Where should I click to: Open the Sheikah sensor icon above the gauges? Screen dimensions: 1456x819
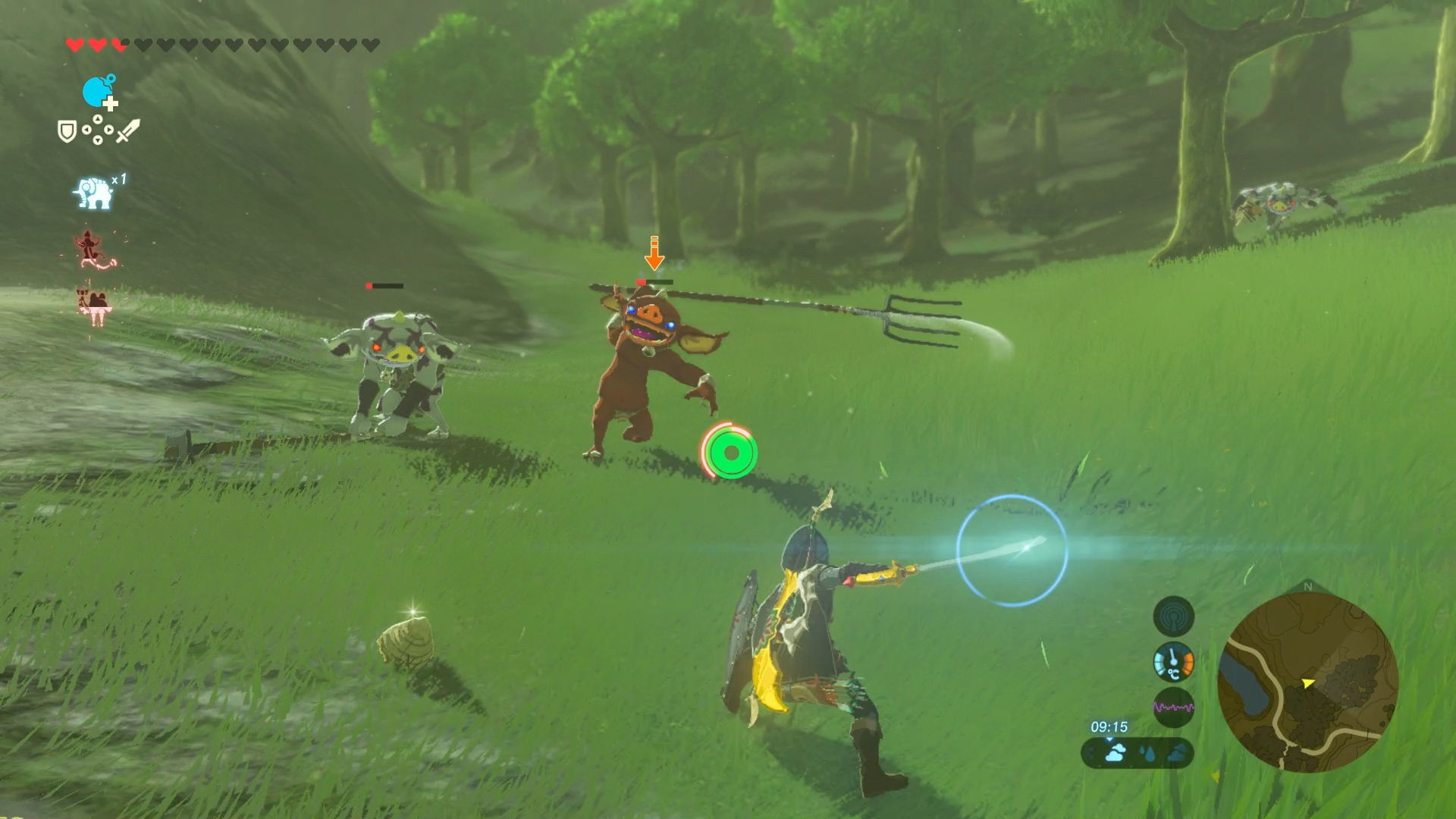(1173, 617)
